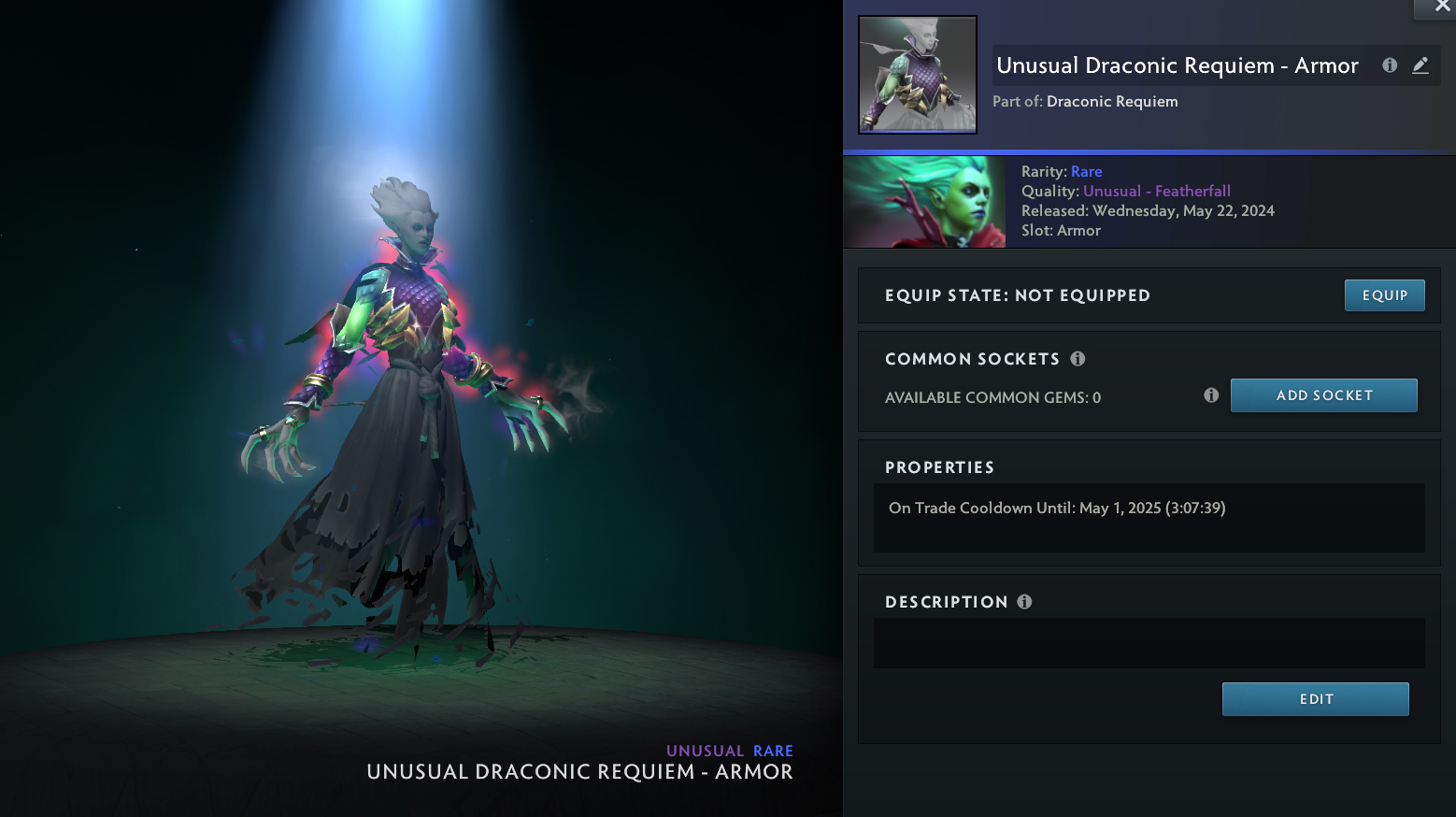The image size is (1456, 817).
Task: Focus the empty description text box
Action: tap(1149, 643)
